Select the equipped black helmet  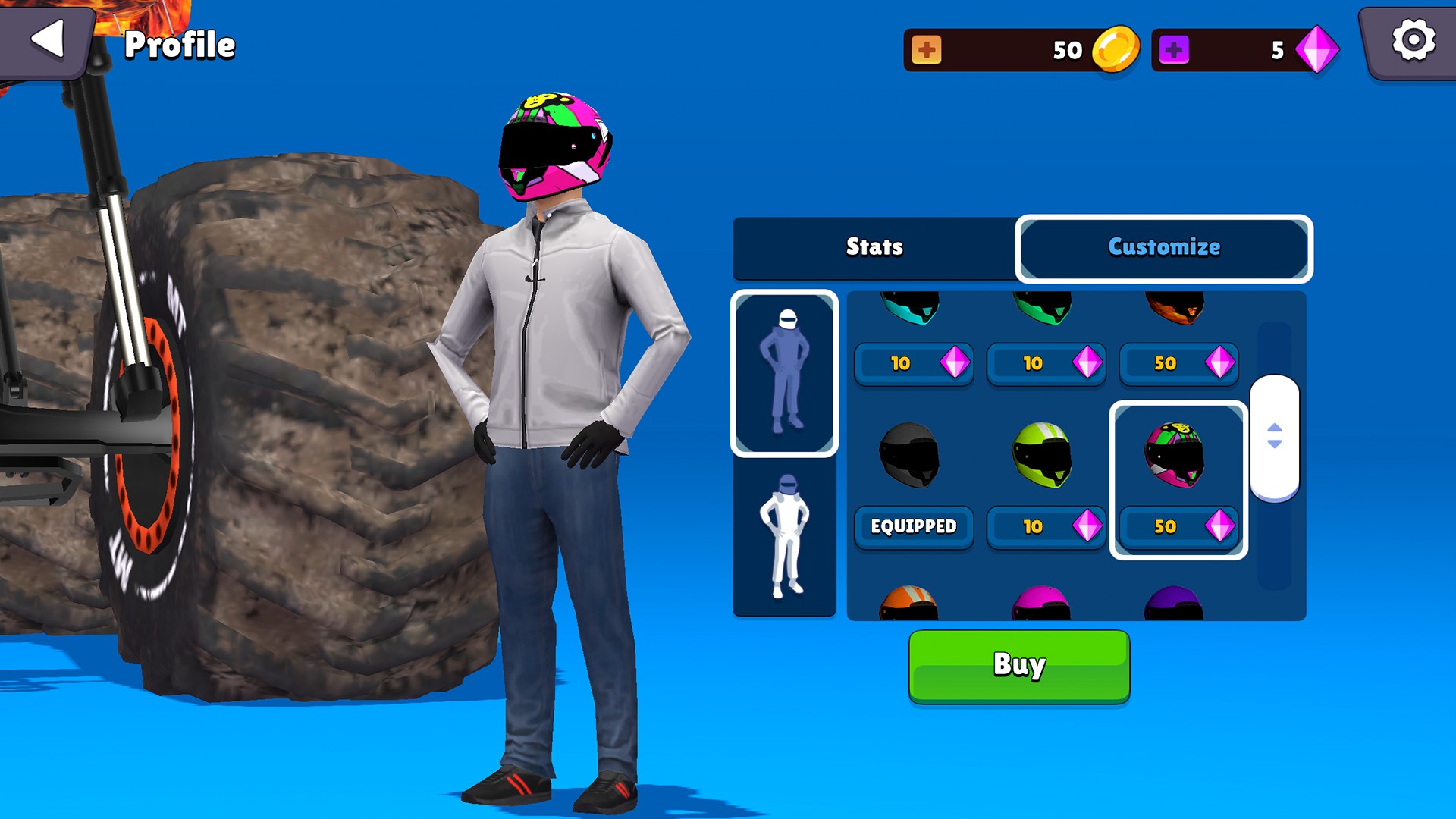(910, 455)
